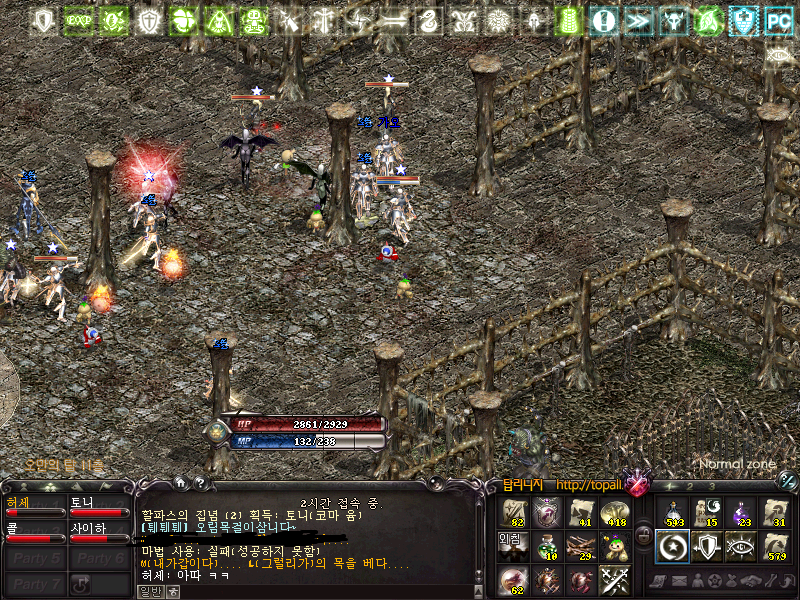Select party member 토니
800x600 pixels.
[x=97, y=507]
